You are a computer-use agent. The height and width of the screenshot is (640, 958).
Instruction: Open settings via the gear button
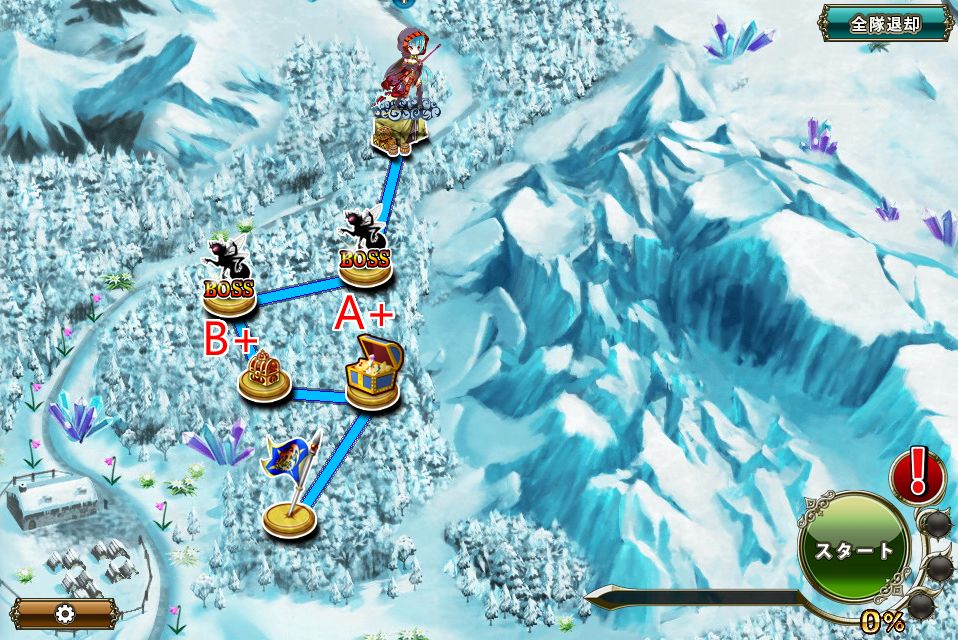66,613
